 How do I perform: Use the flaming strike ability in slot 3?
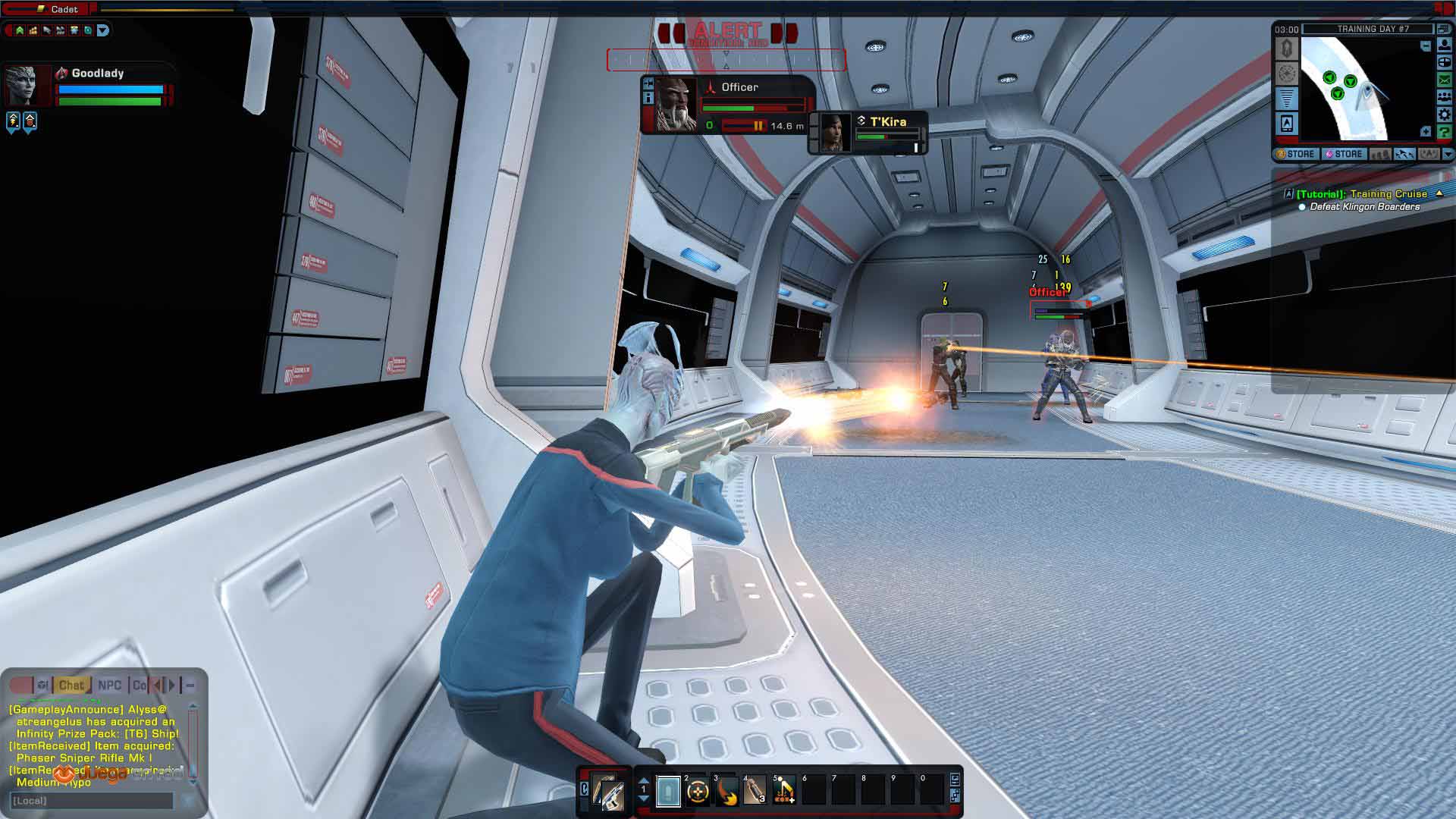726,792
